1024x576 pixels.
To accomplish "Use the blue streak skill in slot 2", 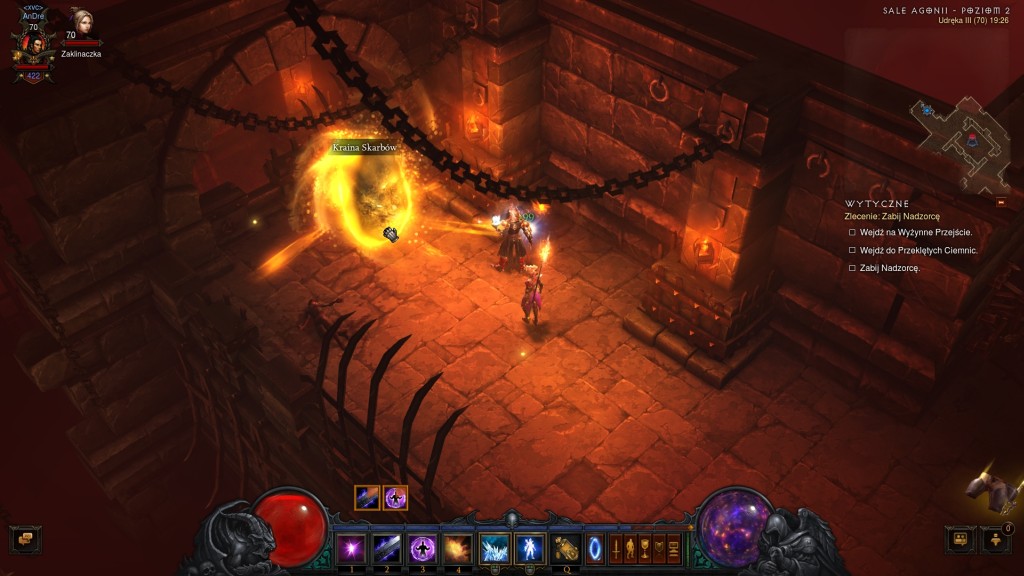I will (386, 548).
